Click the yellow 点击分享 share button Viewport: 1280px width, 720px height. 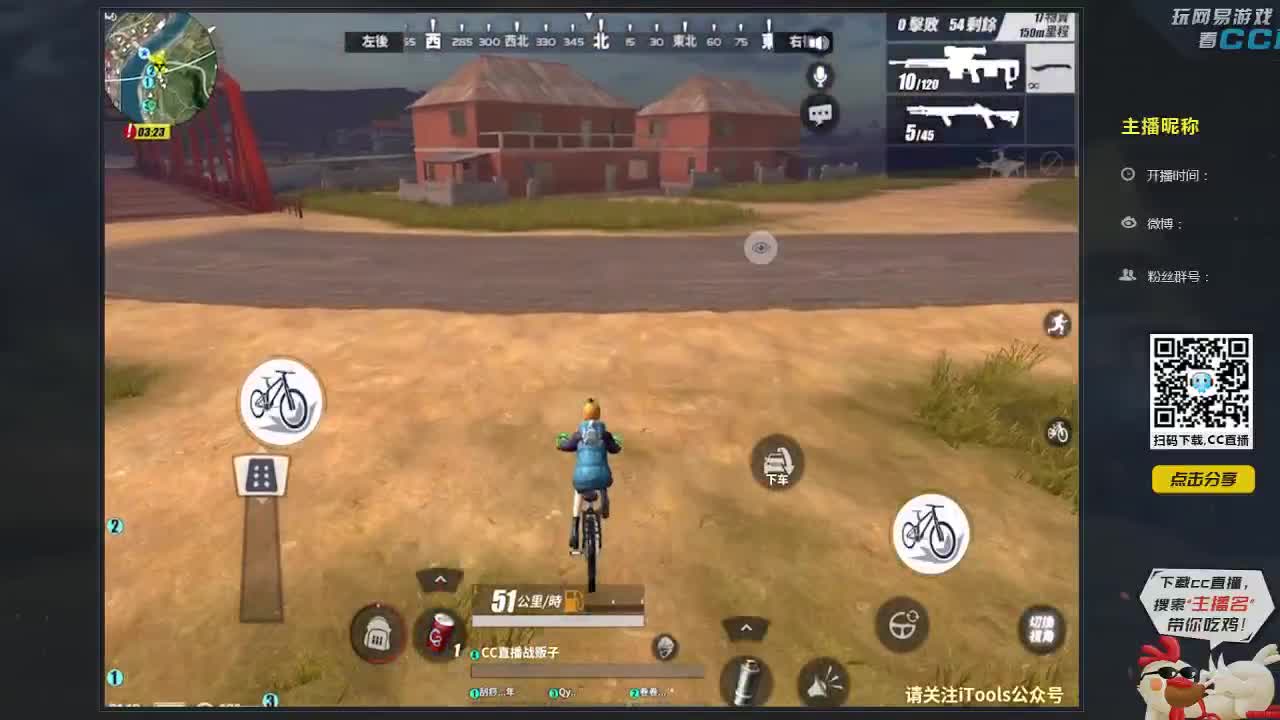(1203, 480)
